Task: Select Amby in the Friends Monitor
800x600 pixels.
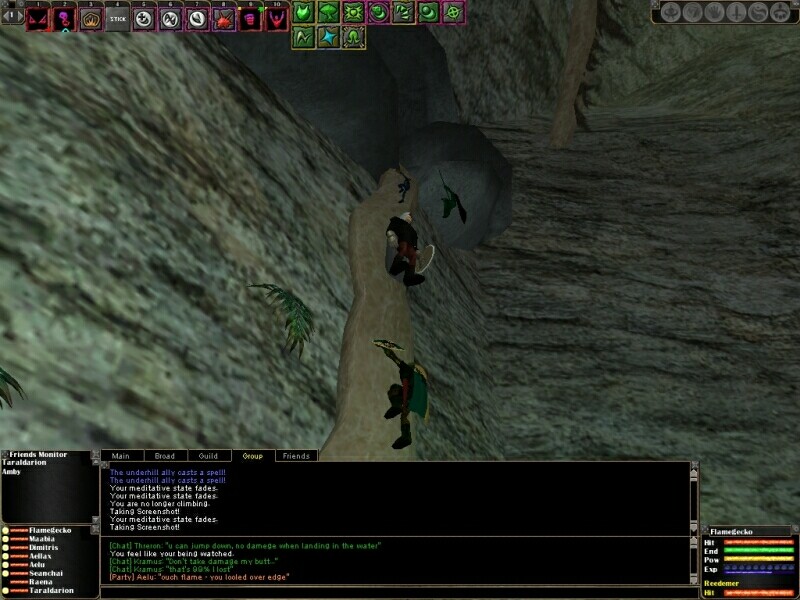Action: [14, 471]
